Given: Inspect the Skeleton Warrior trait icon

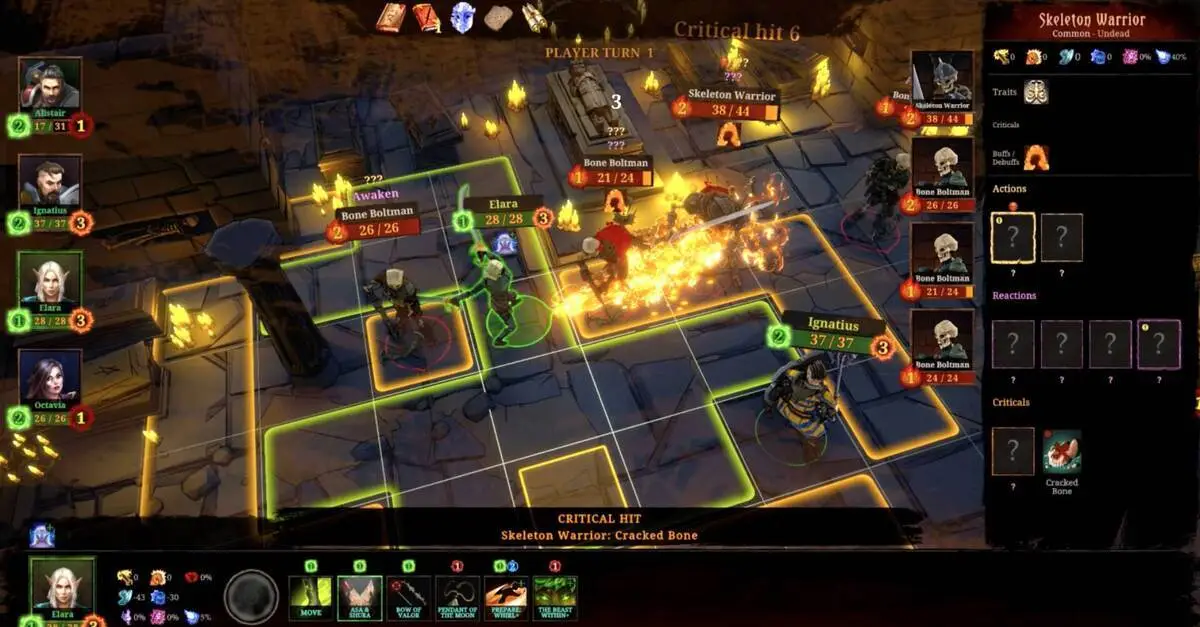Looking at the screenshot, I should (x=1035, y=92).
